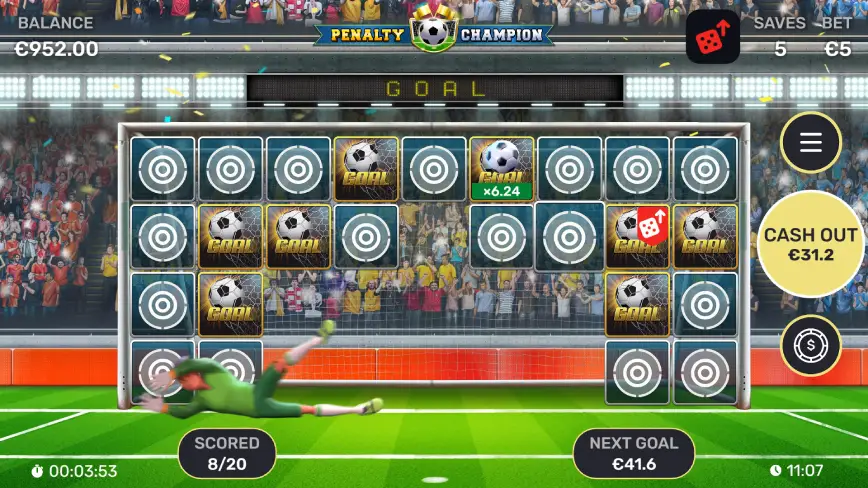Cash out the €31.2 winnings
The image size is (868, 488).
click(x=810, y=244)
